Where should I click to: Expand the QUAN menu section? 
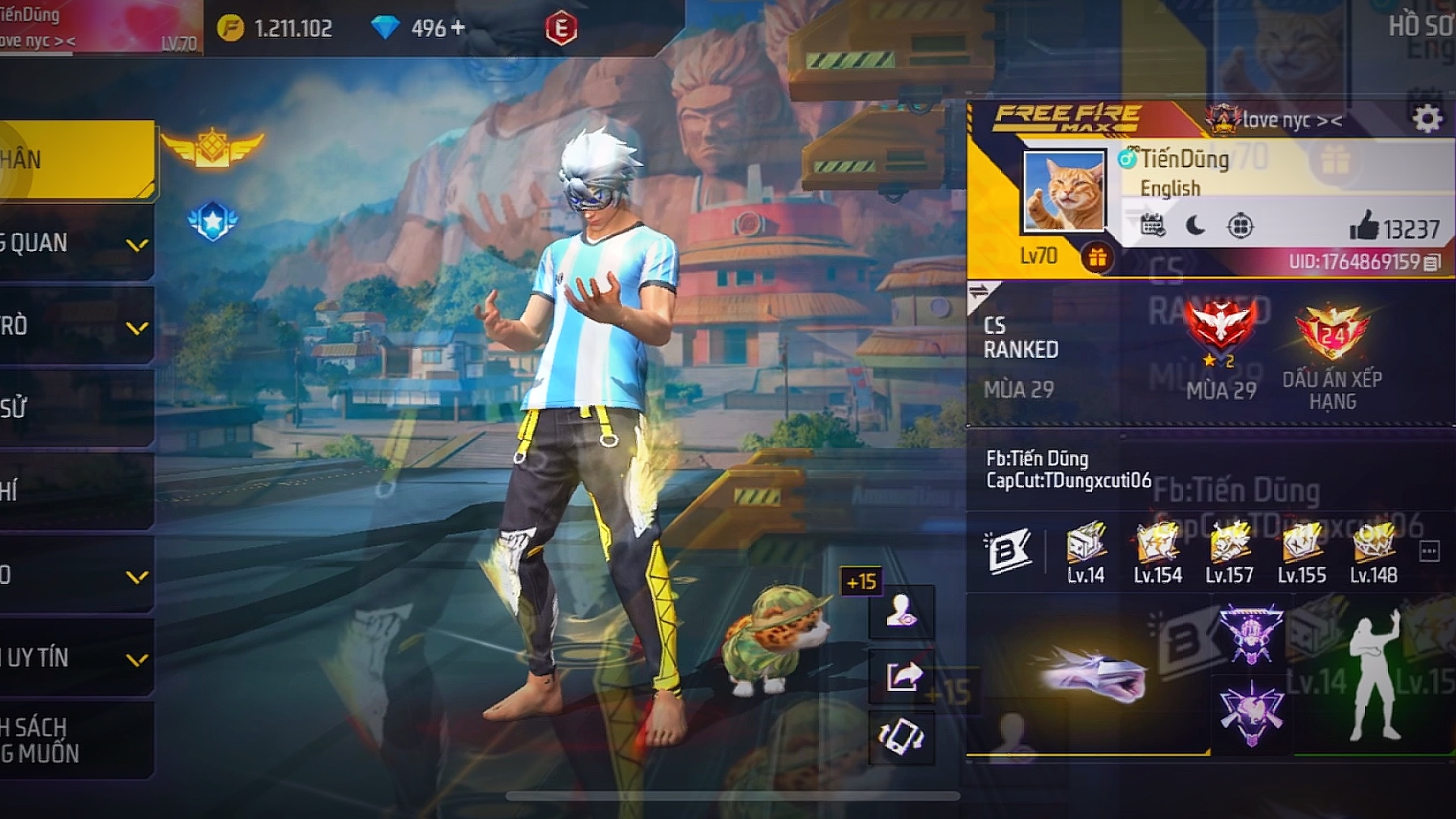point(137,245)
